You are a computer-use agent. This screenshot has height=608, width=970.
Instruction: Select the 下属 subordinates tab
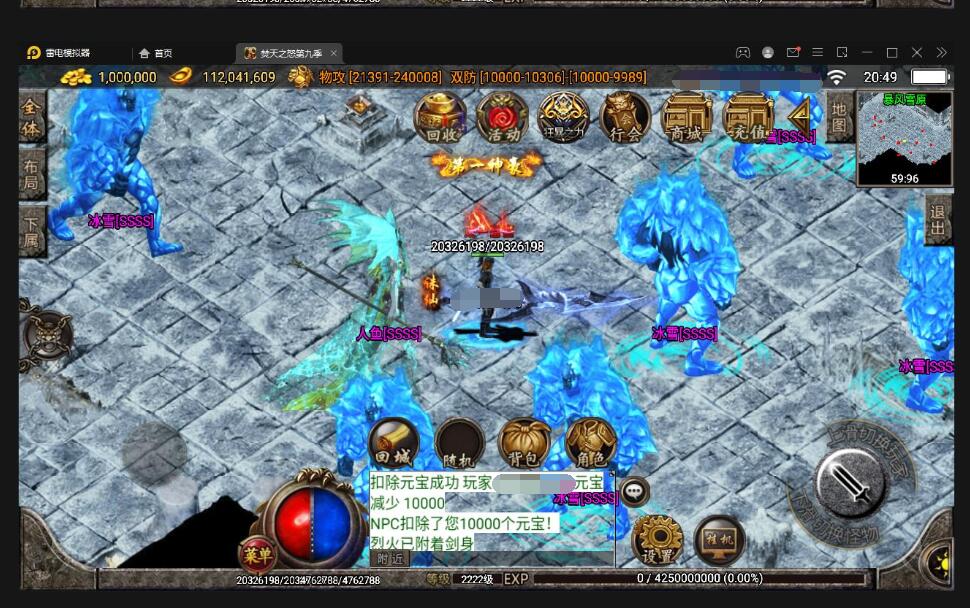pyautogui.click(x=32, y=234)
